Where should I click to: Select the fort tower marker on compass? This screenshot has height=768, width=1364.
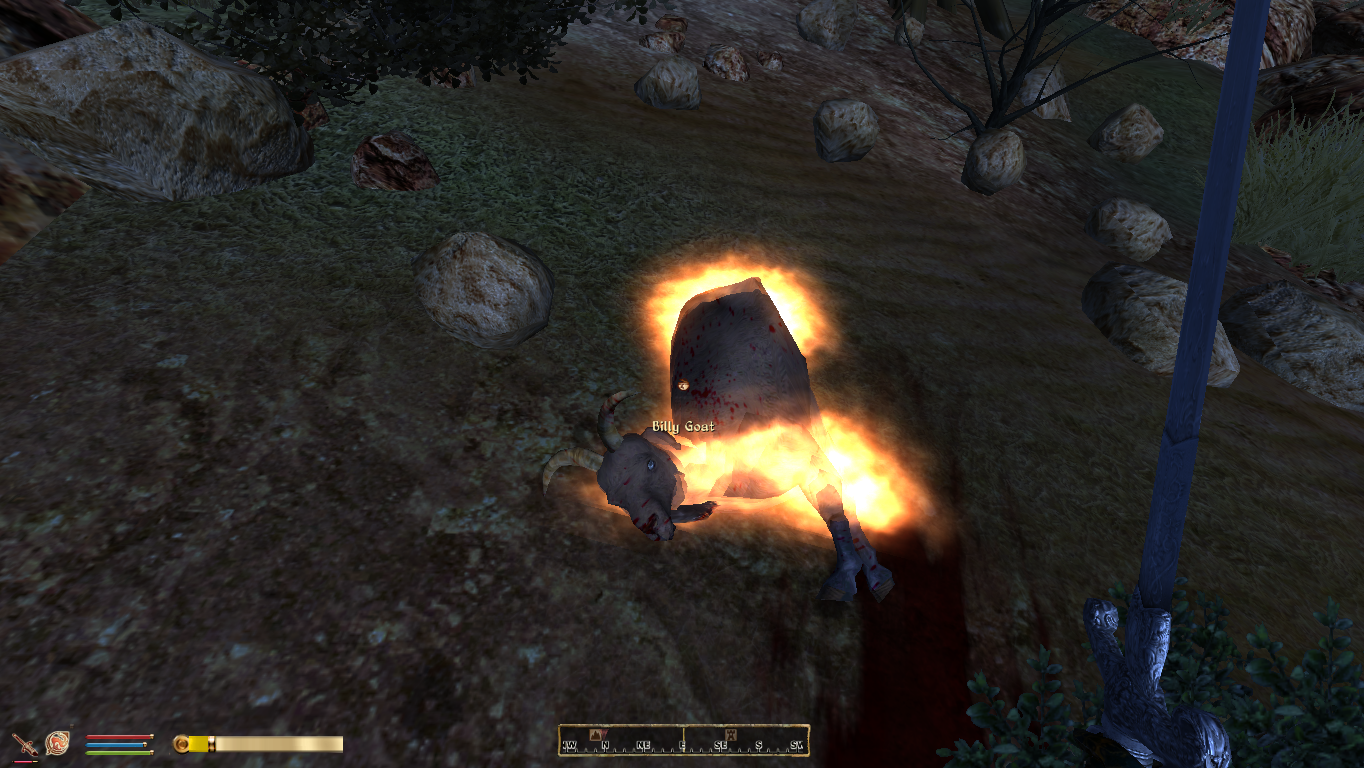pos(731,735)
